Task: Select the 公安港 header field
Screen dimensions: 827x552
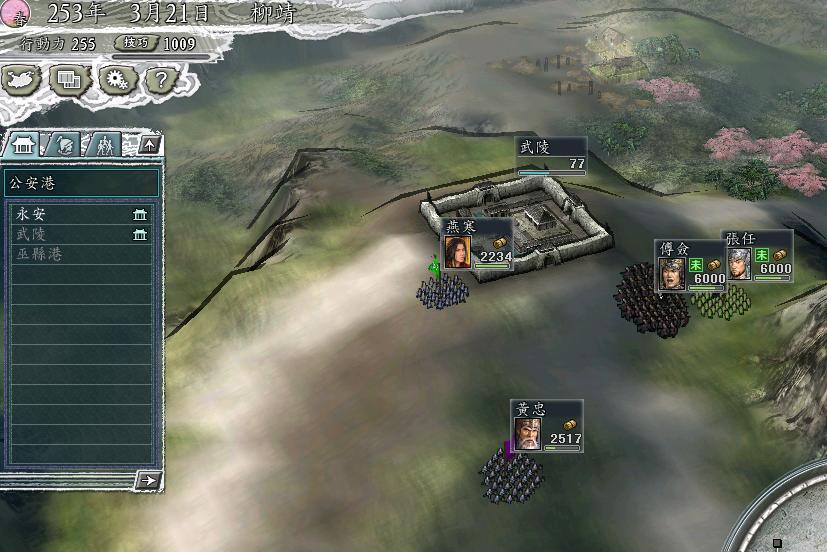Action: click(x=81, y=183)
